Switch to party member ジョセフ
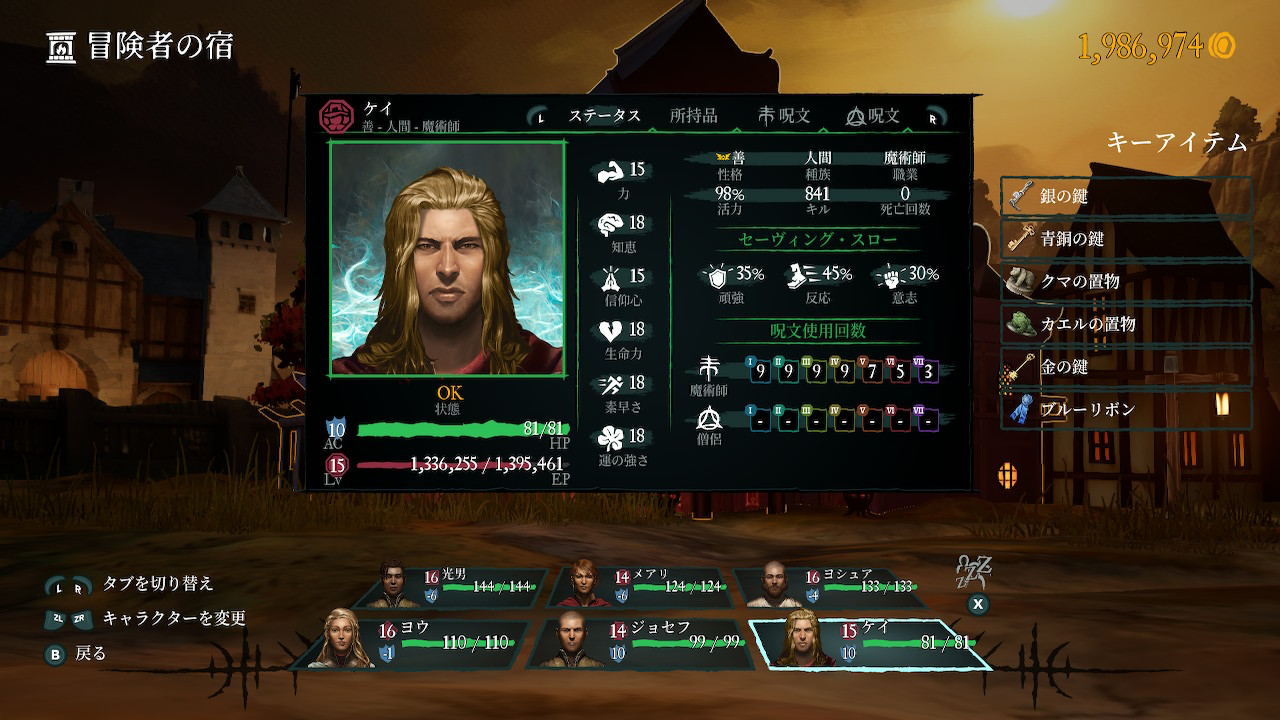This screenshot has height=720, width=1280. coord(640,642)
